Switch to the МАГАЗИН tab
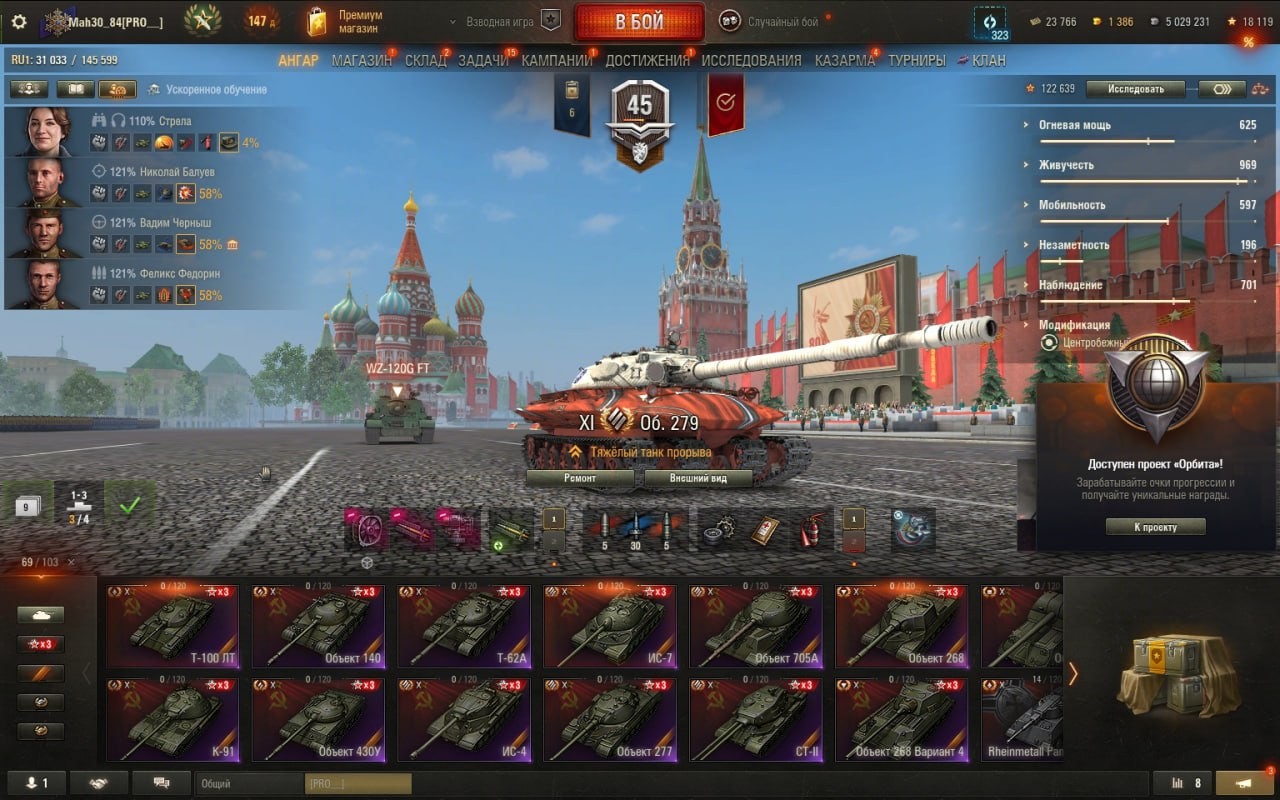The height and width of the screenshot is (800, 1280). point(361,60)
